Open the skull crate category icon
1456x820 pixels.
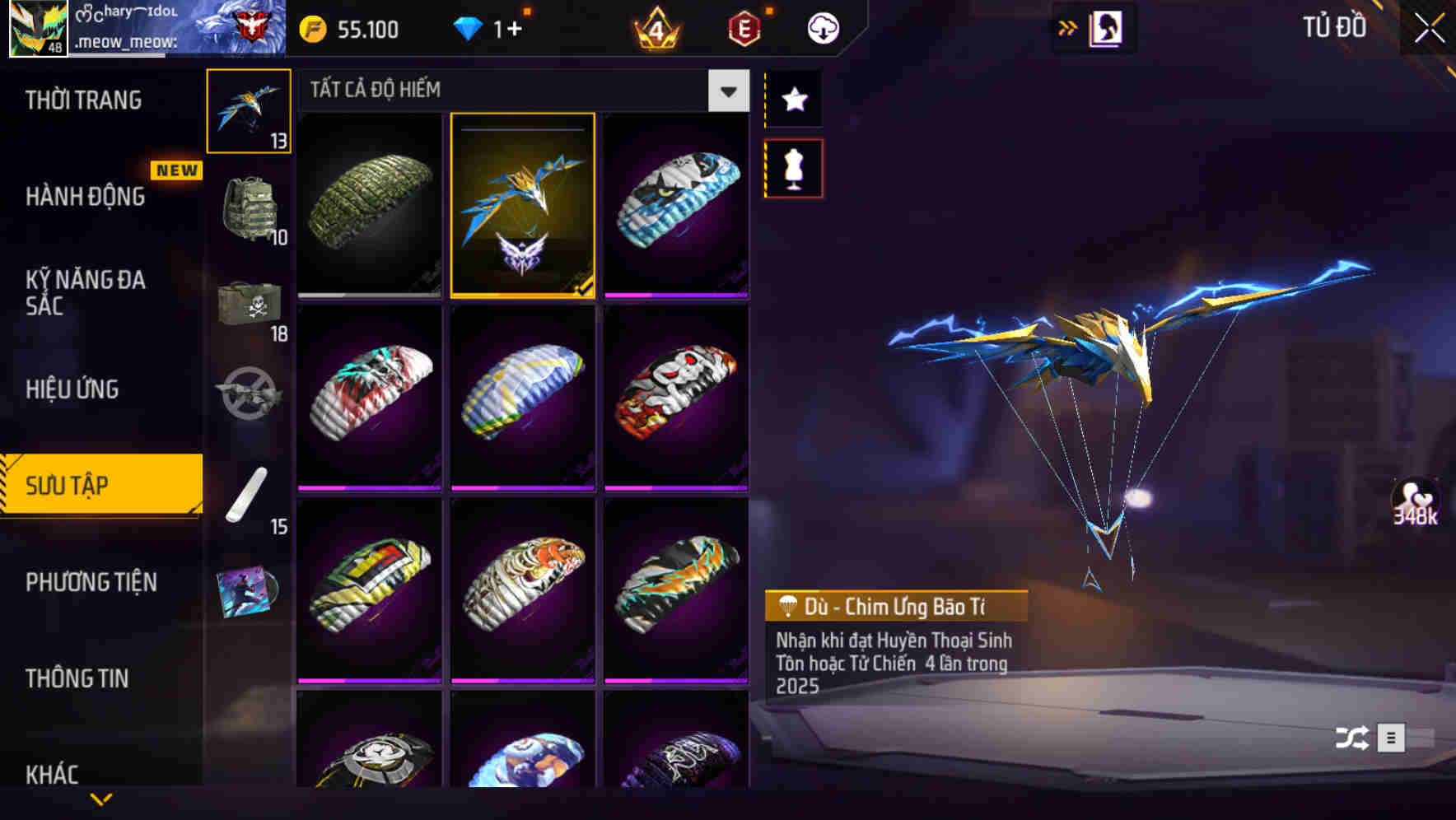pyautogui.click(x=250, y=305)
